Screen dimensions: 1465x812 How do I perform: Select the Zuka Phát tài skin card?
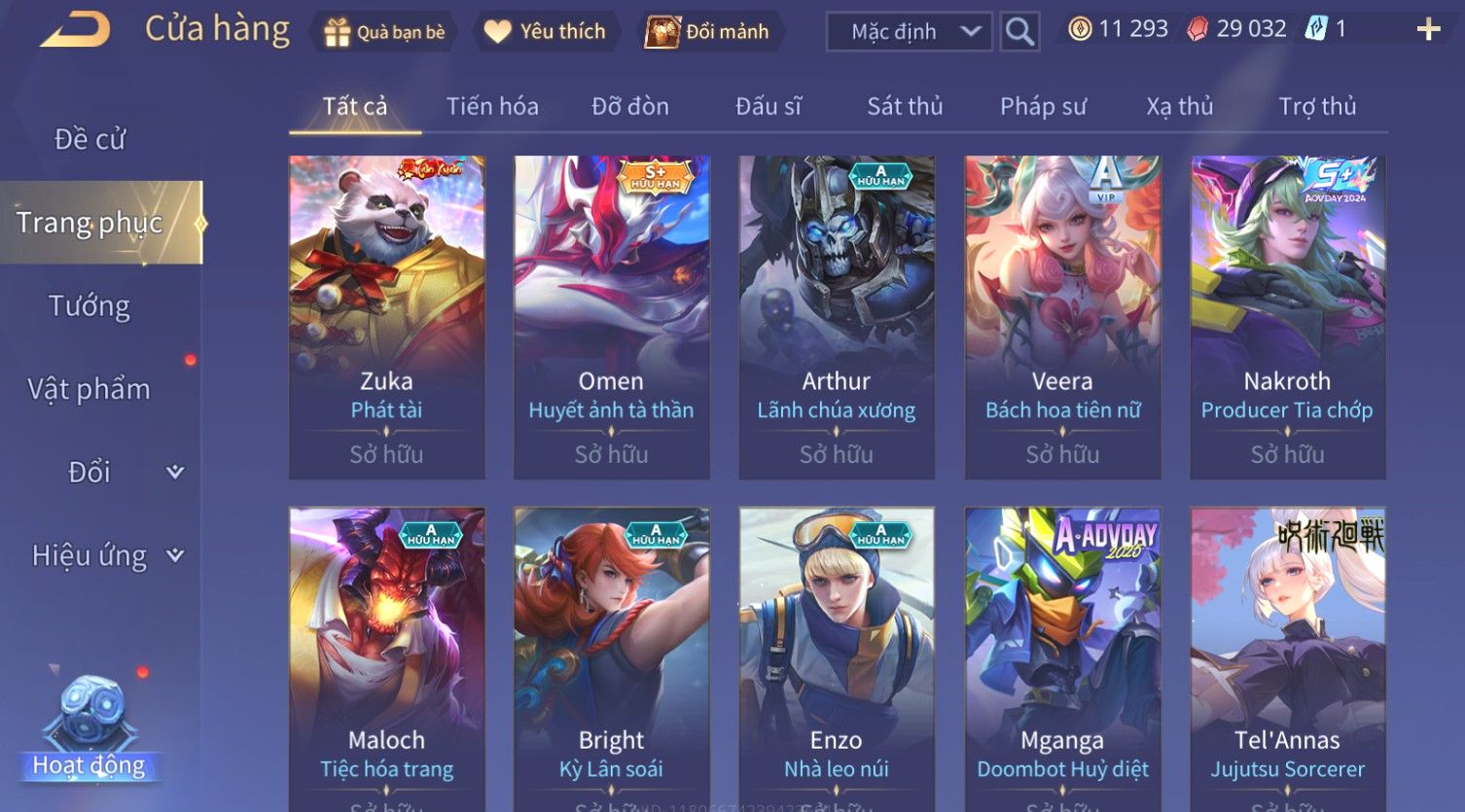[x=386, y=316]
